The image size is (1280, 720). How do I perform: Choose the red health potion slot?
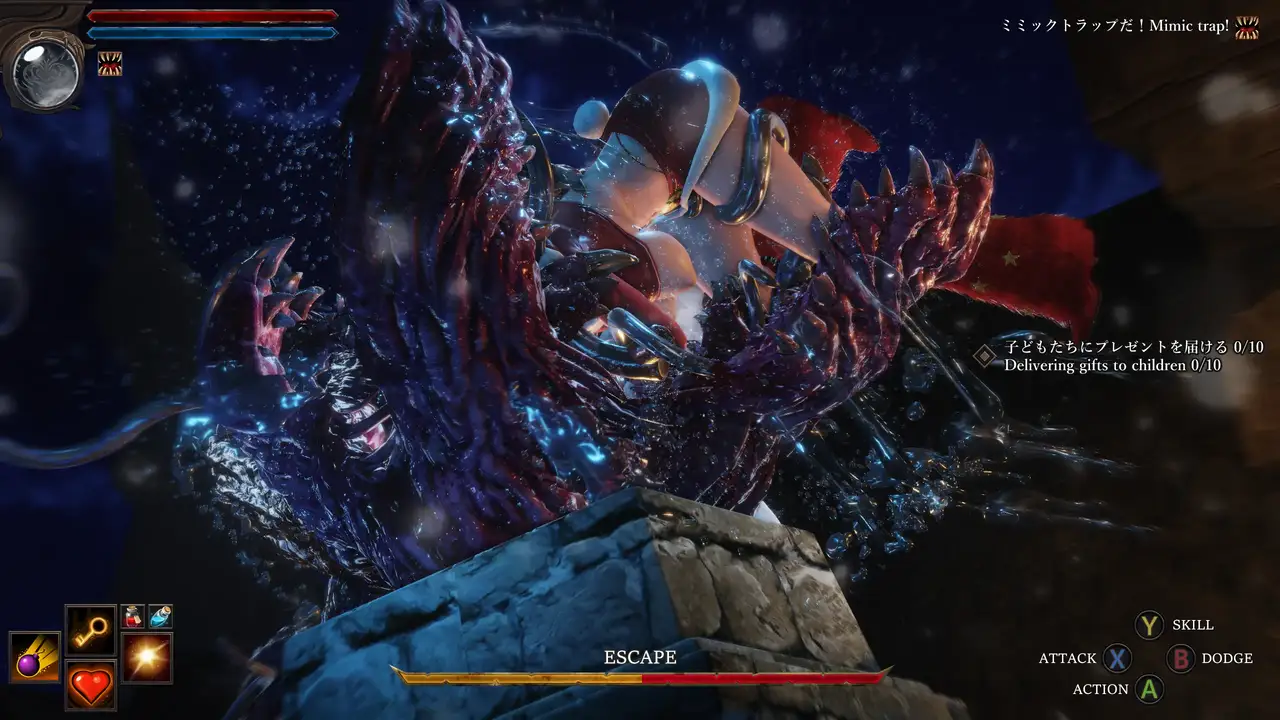click(x=133, y=617)
